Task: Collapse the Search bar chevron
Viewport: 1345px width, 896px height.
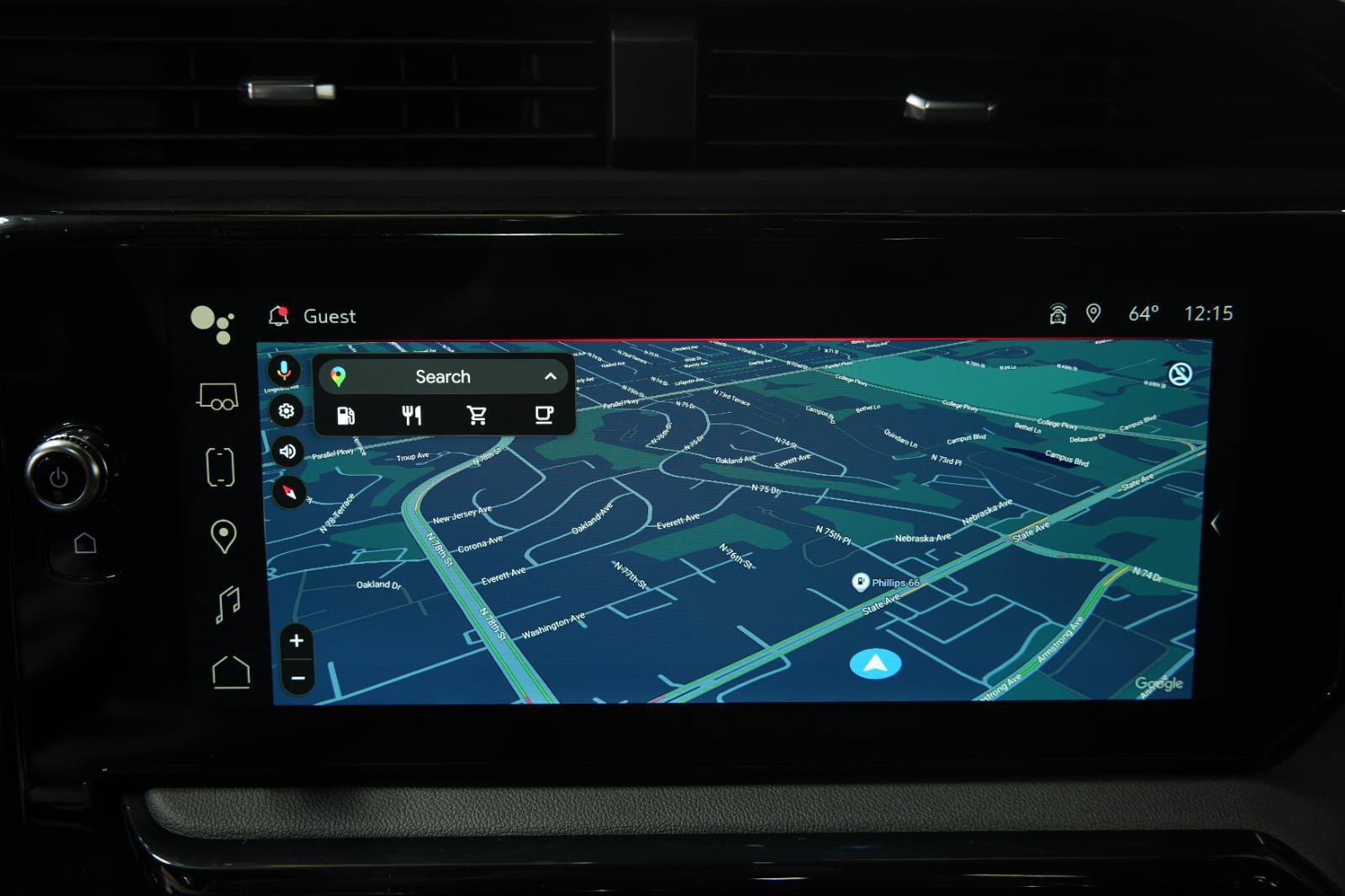Action: (x=551, y=376)
